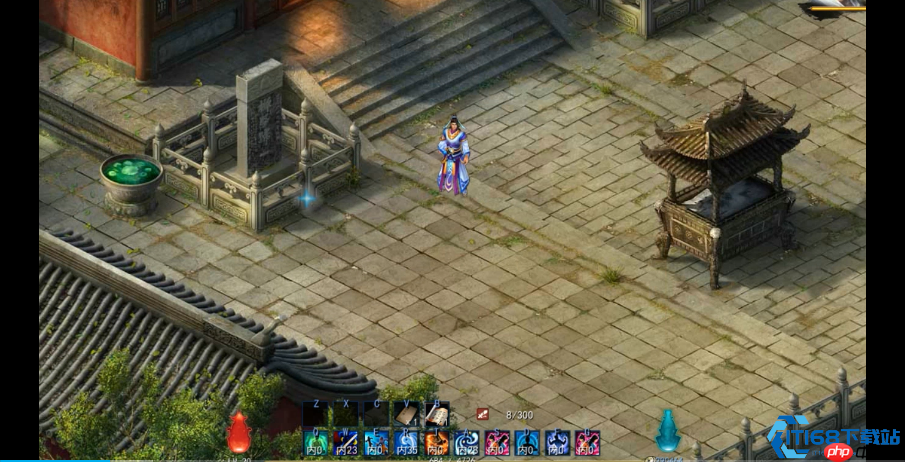Cast the orange fire skill in slot T

point(437,443)
